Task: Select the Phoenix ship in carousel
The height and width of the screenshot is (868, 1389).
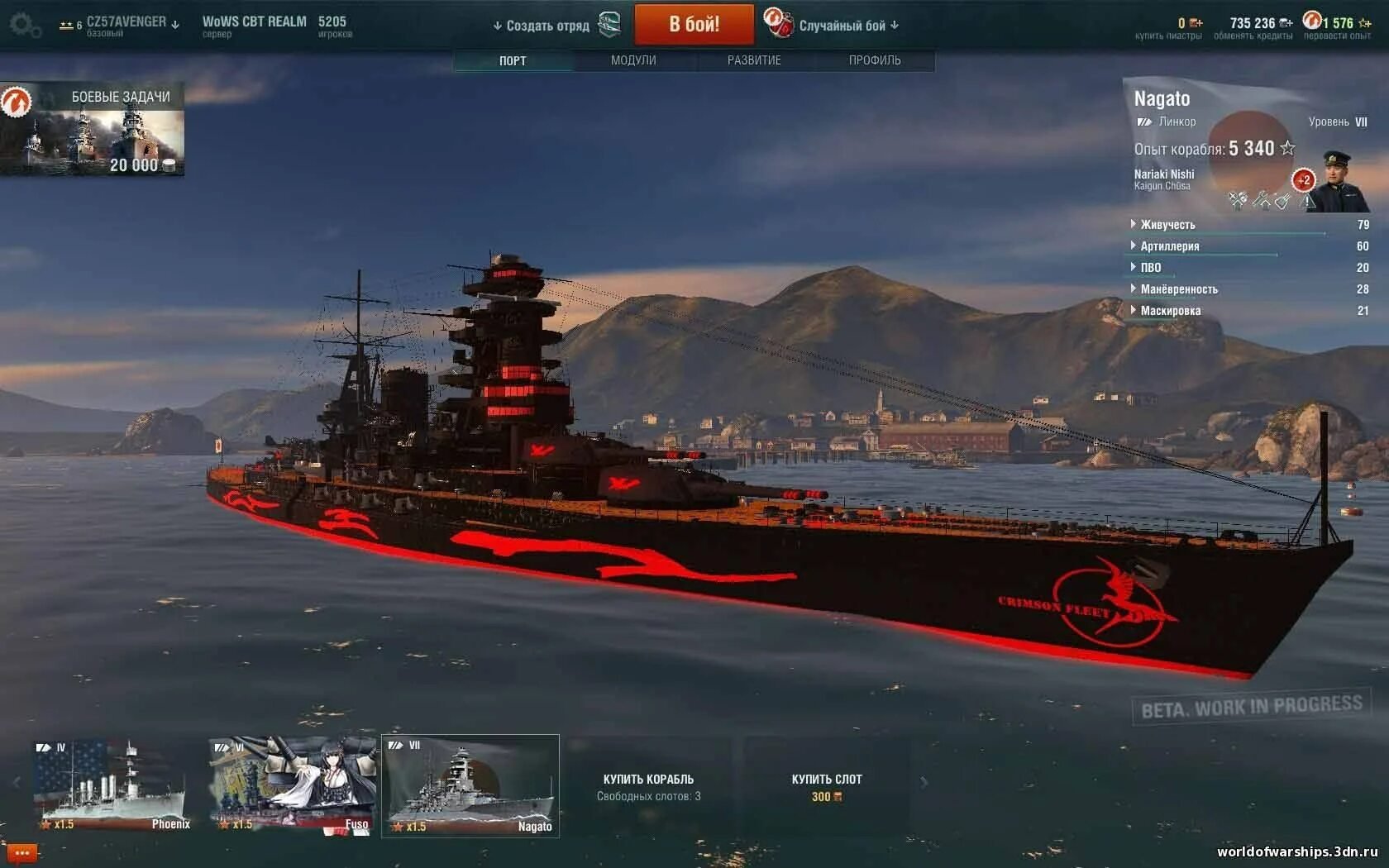Action: click(112, 785)
